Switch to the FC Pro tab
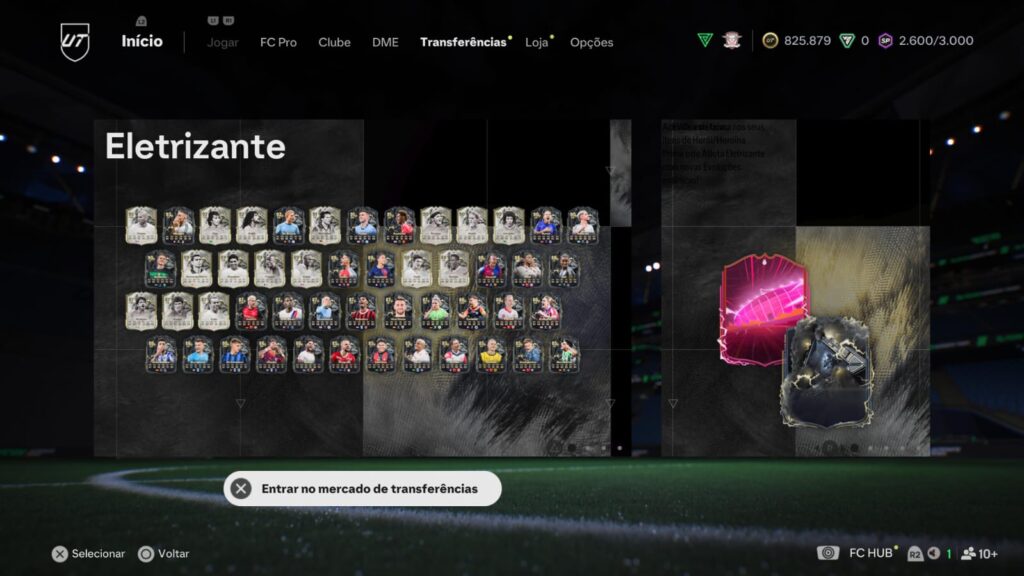The width and height of the screenshot is (1024, 576). pos(278,43)
